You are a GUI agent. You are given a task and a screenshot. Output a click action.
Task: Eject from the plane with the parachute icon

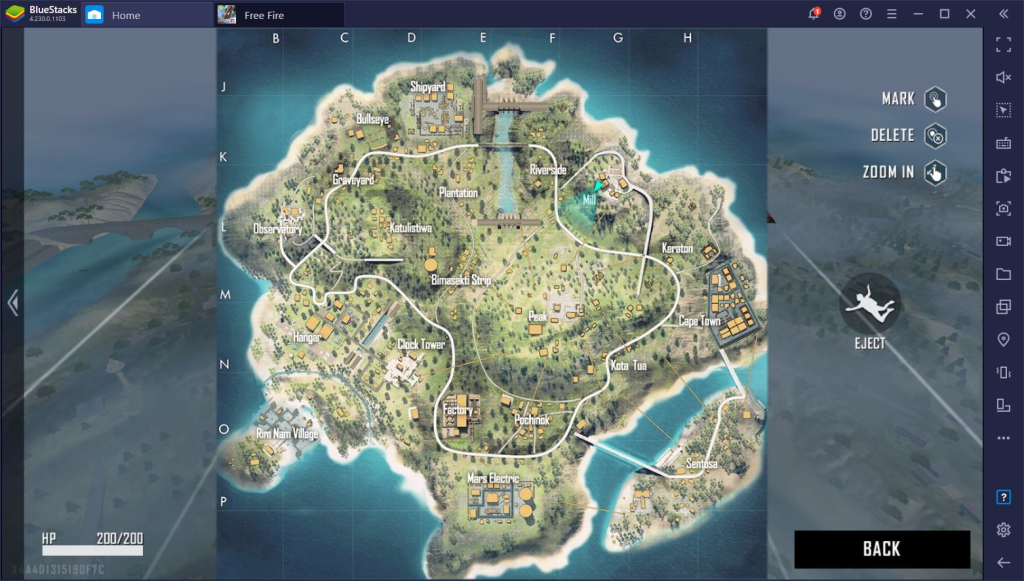click(x=869, y=304)
